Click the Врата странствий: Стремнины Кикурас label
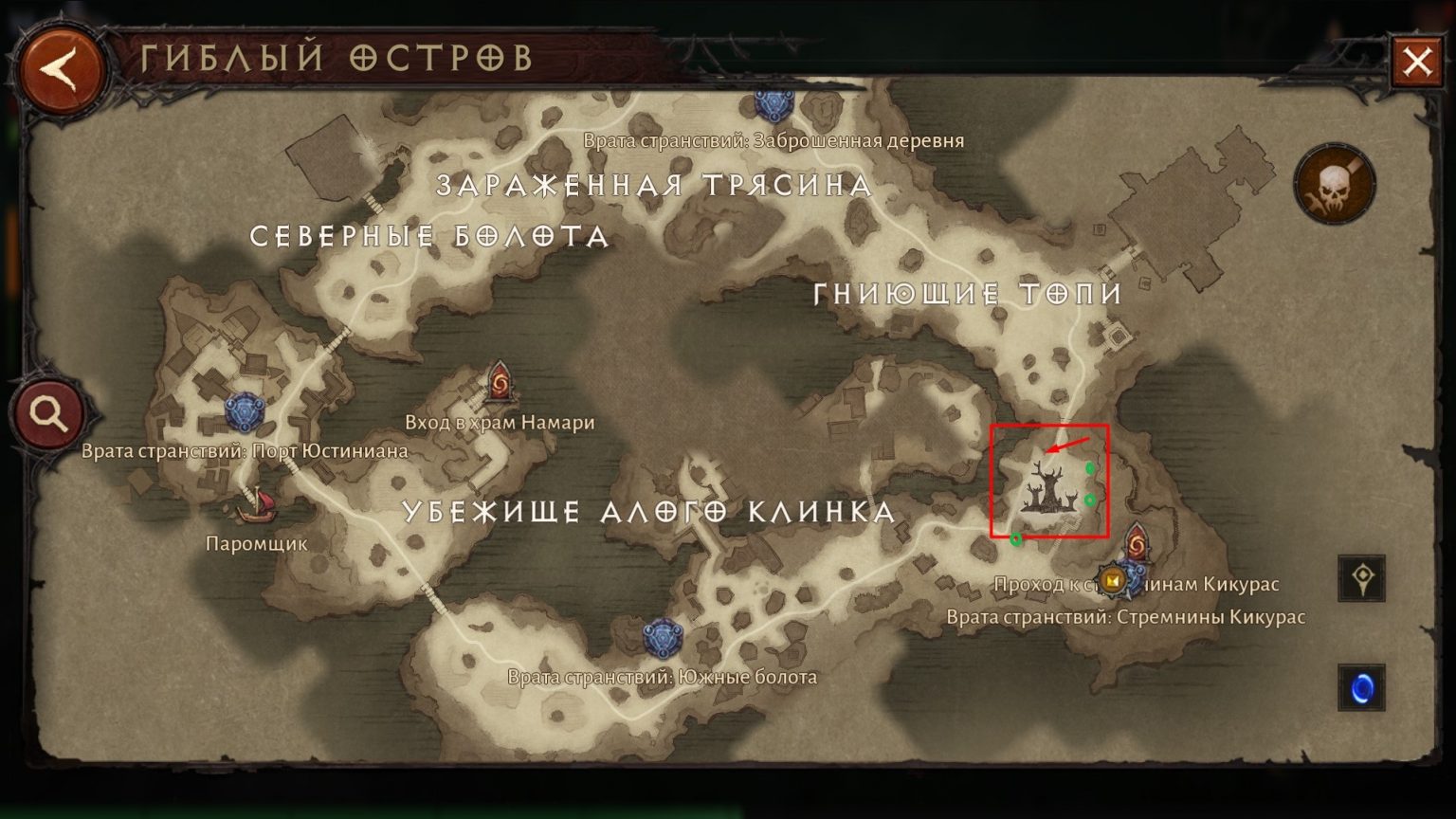Image resolution: width=1456 pixels, height=819 pixels. click(1126, 617)
